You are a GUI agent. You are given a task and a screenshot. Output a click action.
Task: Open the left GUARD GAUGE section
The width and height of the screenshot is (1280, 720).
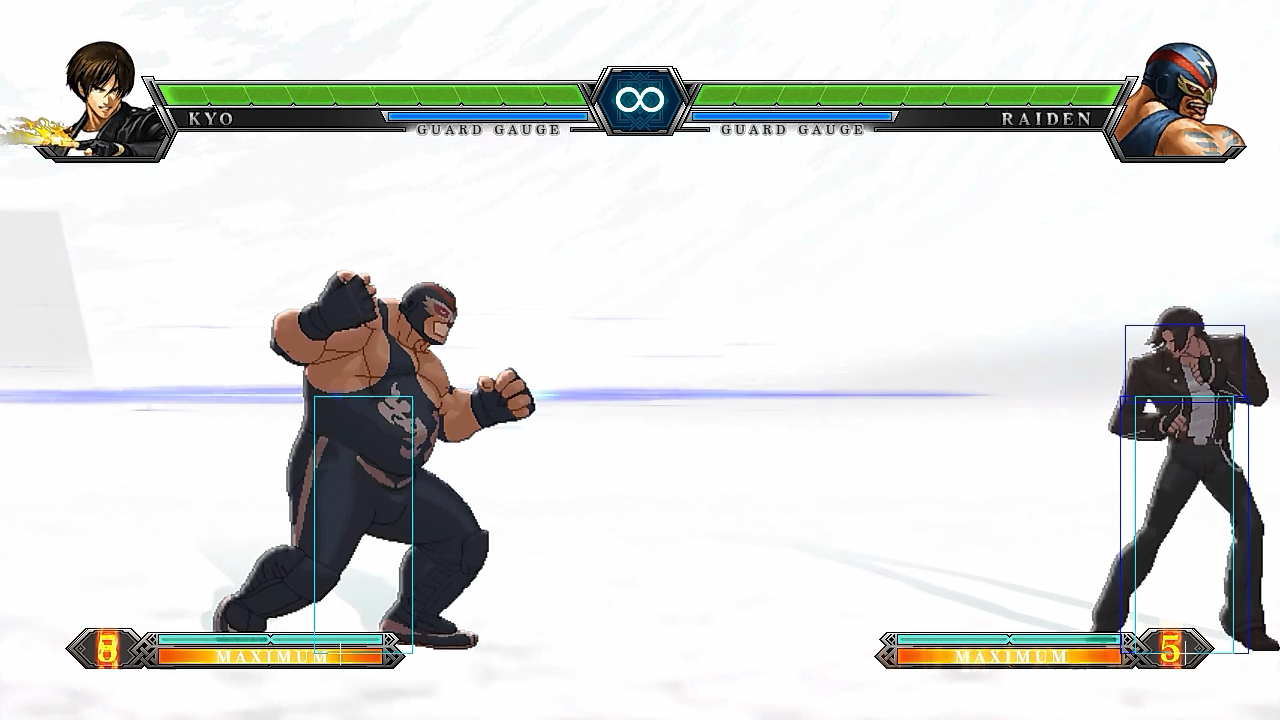(x=490, y=130)
